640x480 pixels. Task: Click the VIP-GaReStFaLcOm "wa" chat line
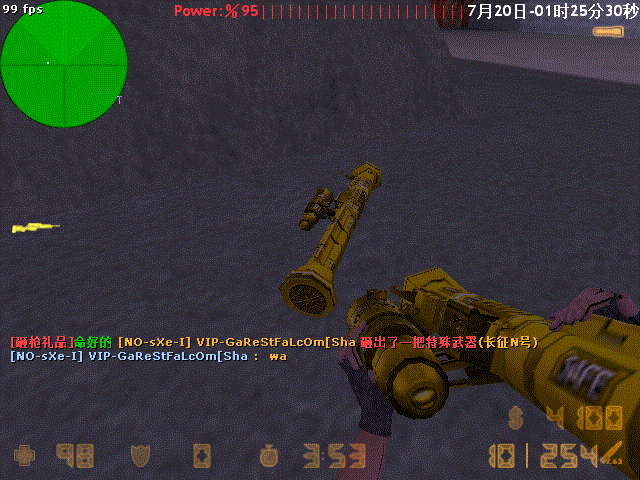click(148, 356)
